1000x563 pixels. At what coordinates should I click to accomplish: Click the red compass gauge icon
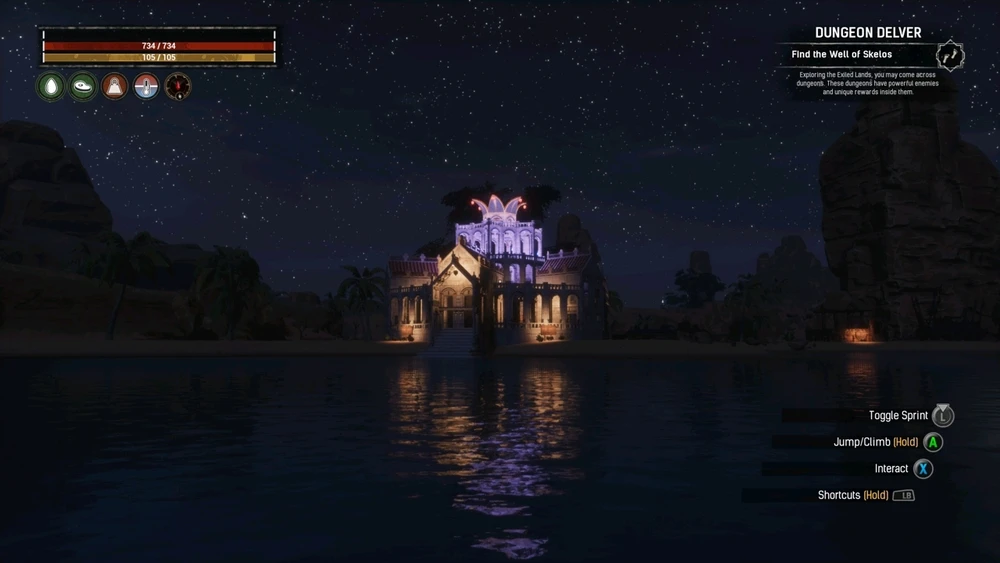[178, 86]
